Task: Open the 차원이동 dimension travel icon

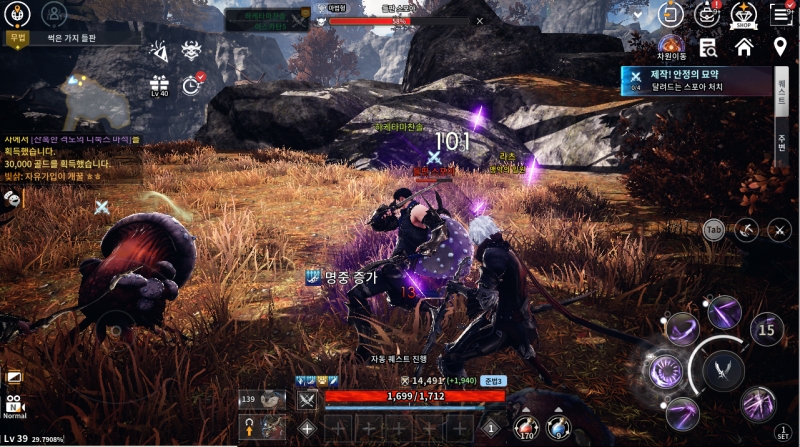Action: click(670, 46)
